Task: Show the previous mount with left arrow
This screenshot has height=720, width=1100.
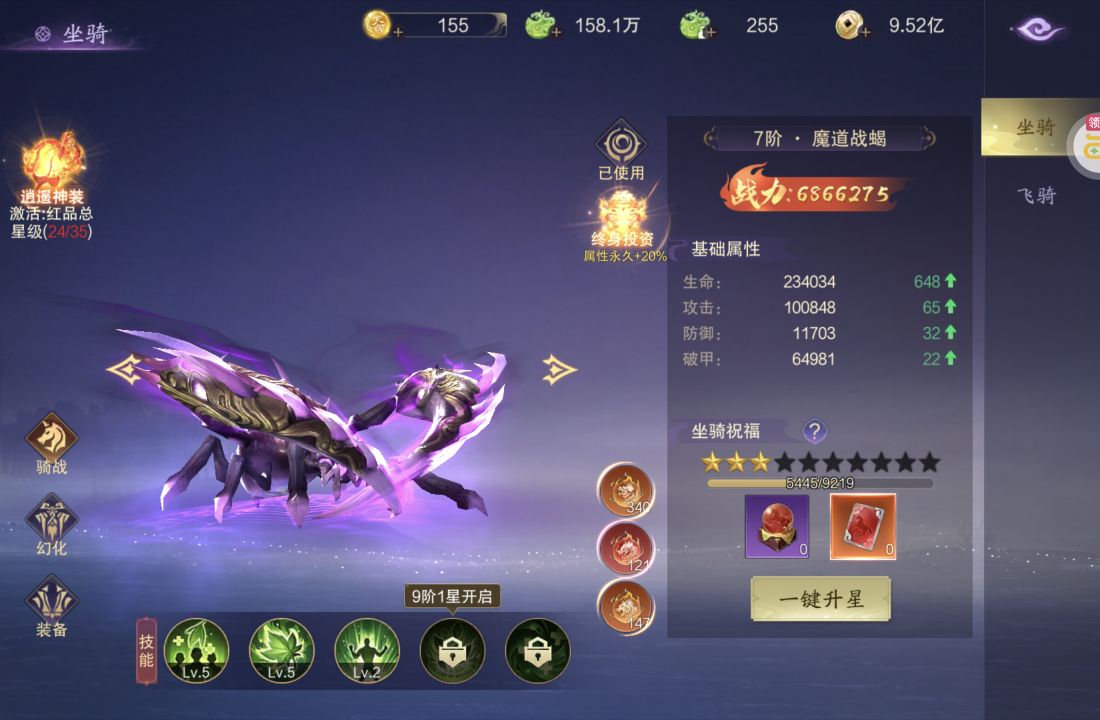Action: 123,370
